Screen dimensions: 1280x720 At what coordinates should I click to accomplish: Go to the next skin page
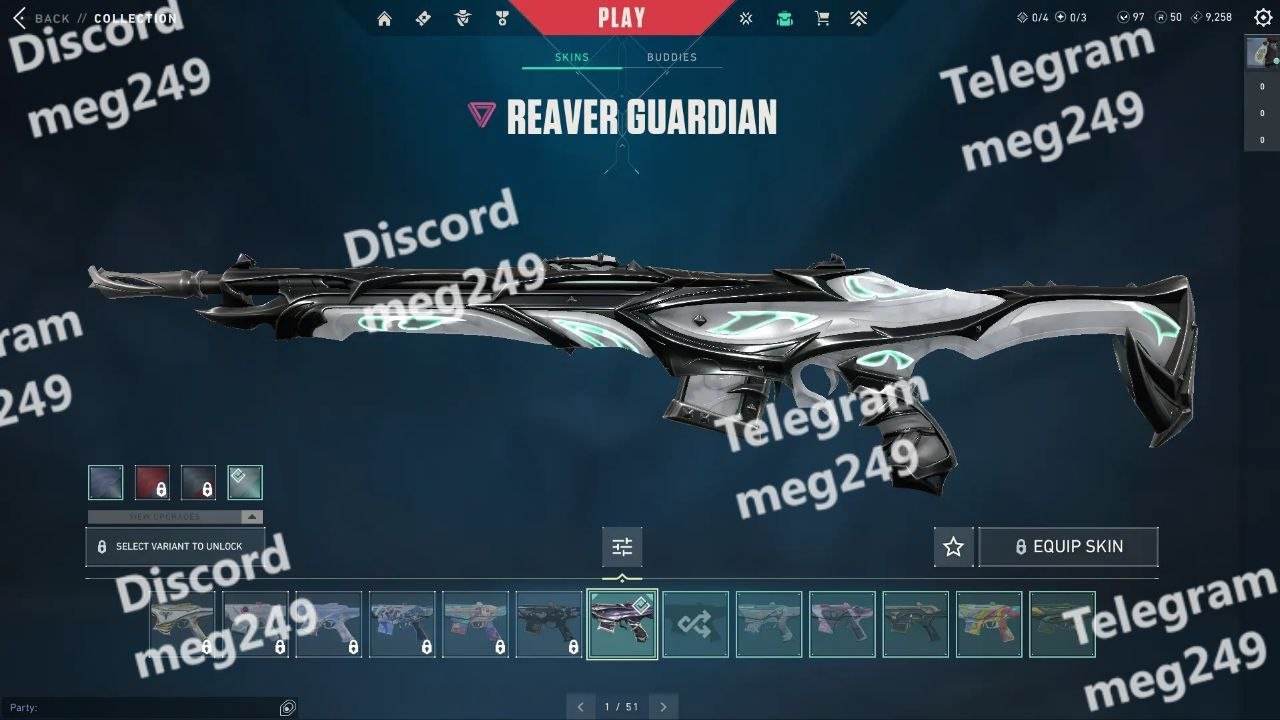pyautogui.click(x=663, y=707)
